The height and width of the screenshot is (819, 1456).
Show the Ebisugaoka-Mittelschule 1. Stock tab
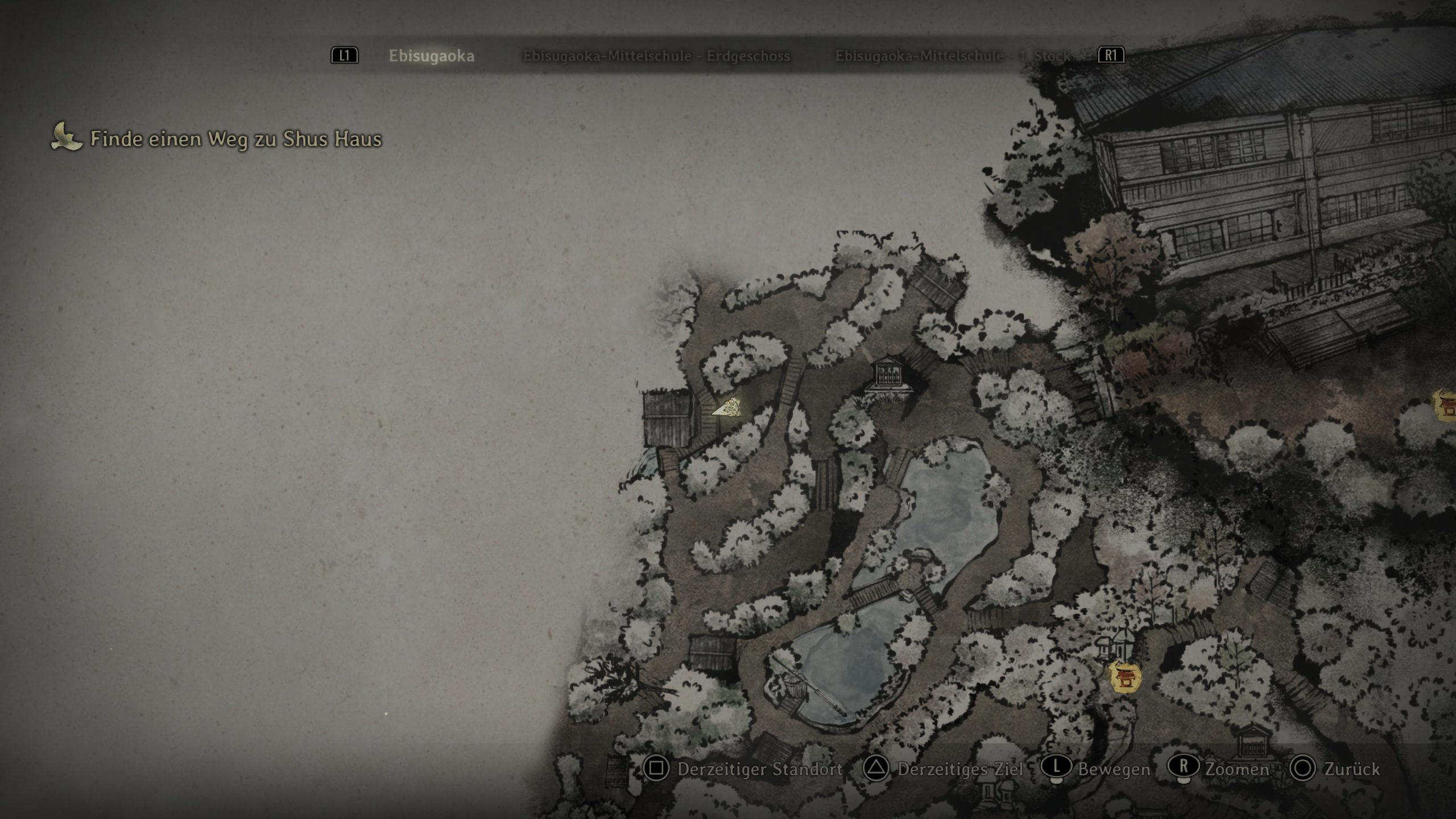pyautogui.click(x=953, y=56)
